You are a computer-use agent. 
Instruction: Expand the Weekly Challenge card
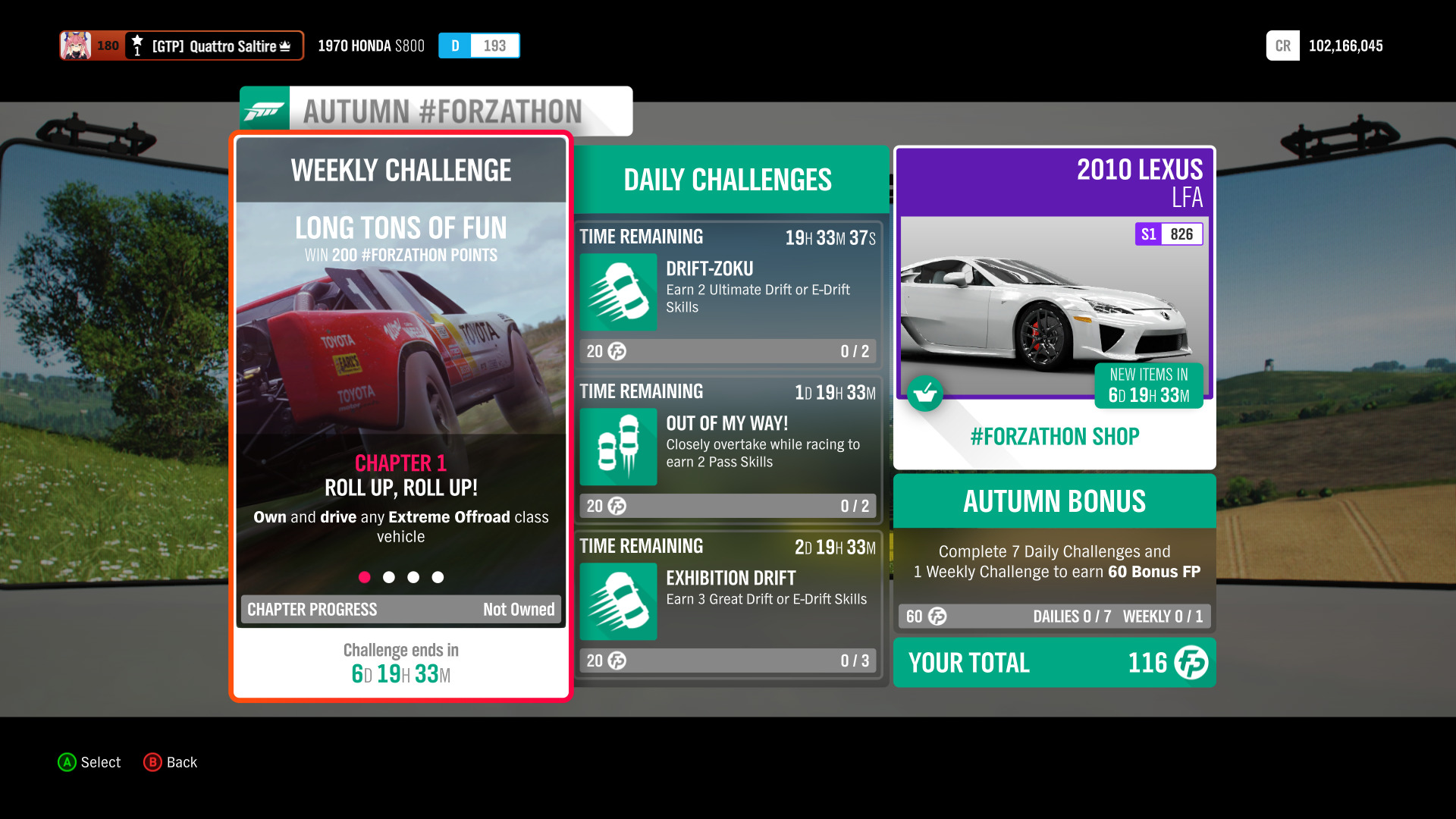coord(400,170)
